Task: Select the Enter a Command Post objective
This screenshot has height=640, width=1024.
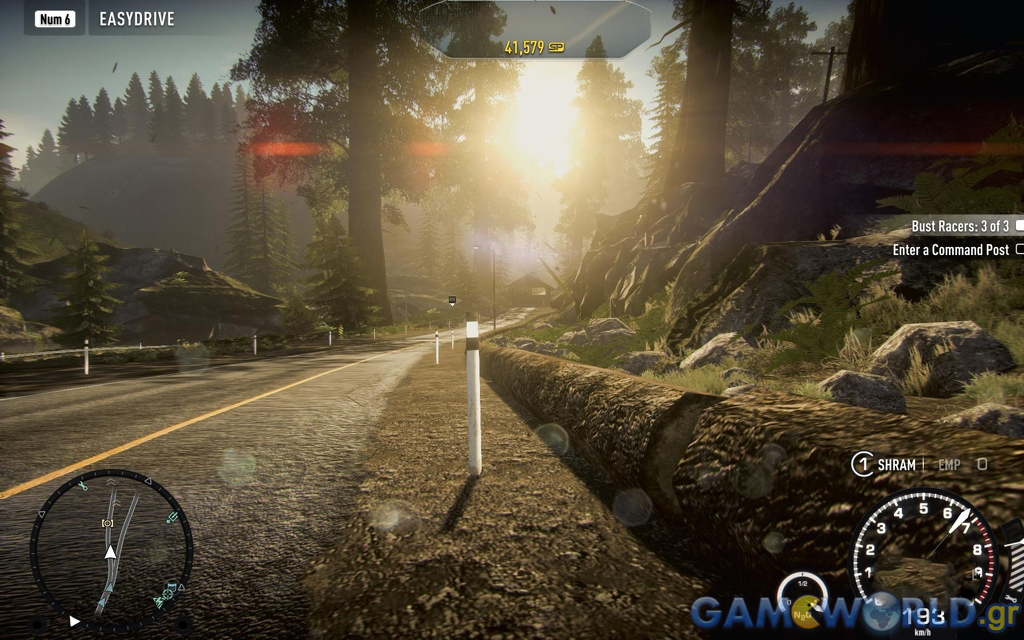Action: (x=951, y=250)
